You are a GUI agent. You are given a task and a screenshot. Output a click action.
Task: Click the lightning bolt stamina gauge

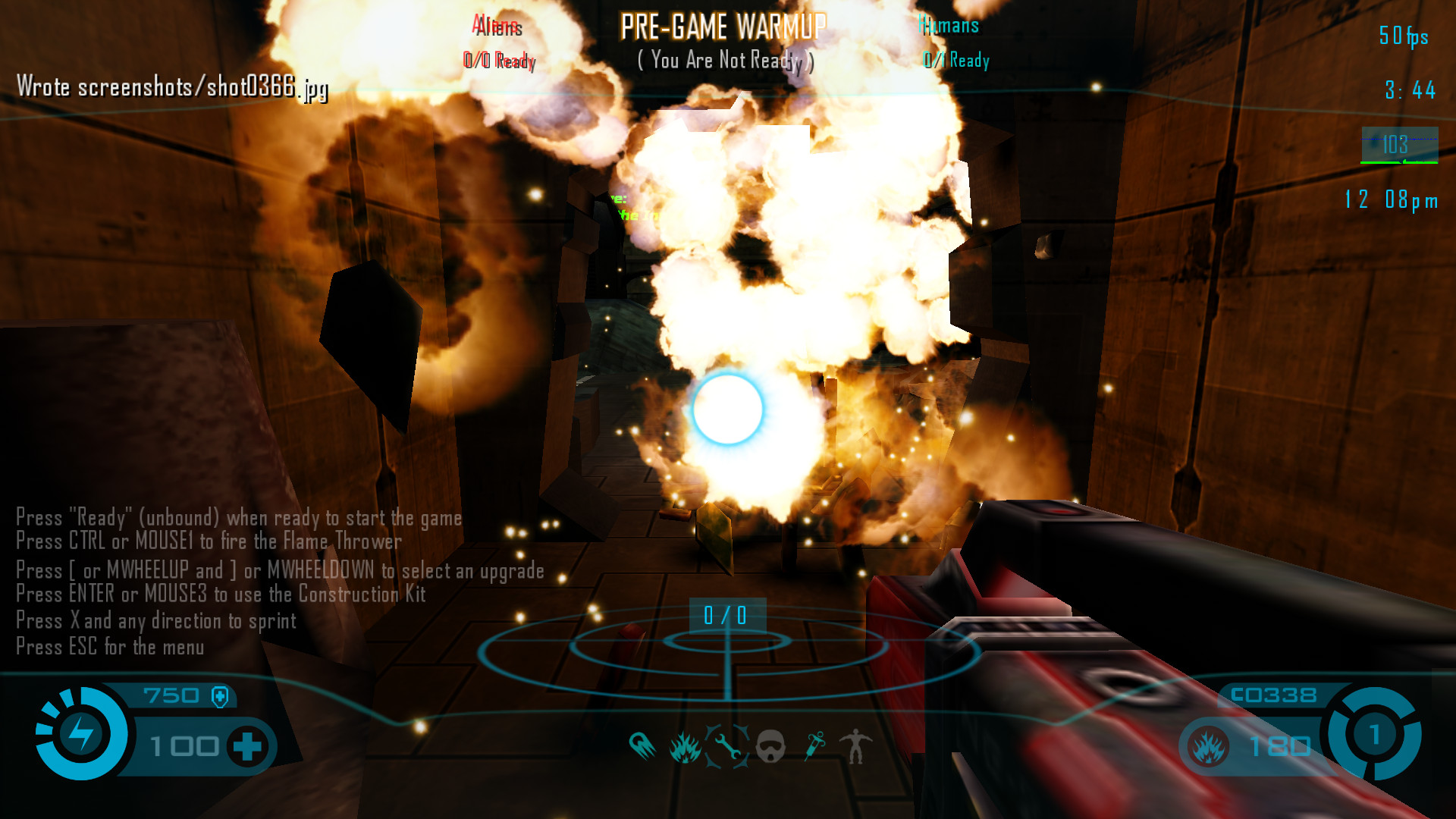pos(81,733)
